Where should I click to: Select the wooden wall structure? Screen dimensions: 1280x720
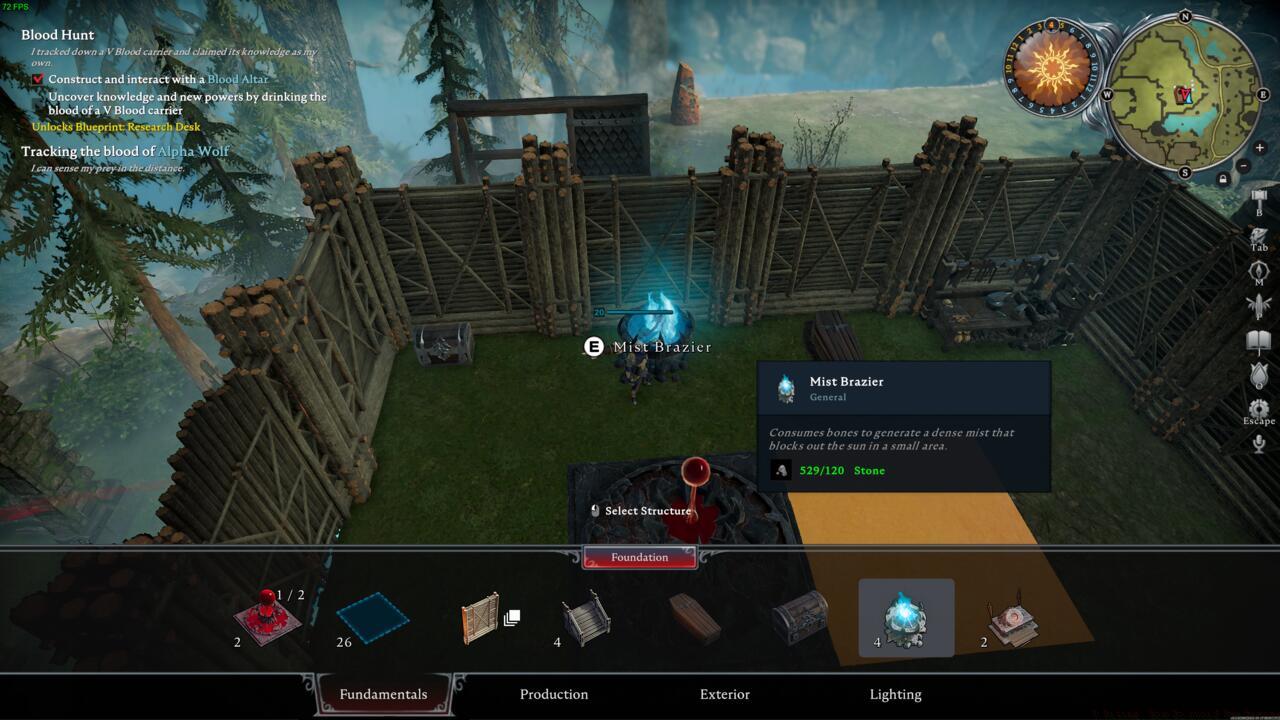(480, 618)
